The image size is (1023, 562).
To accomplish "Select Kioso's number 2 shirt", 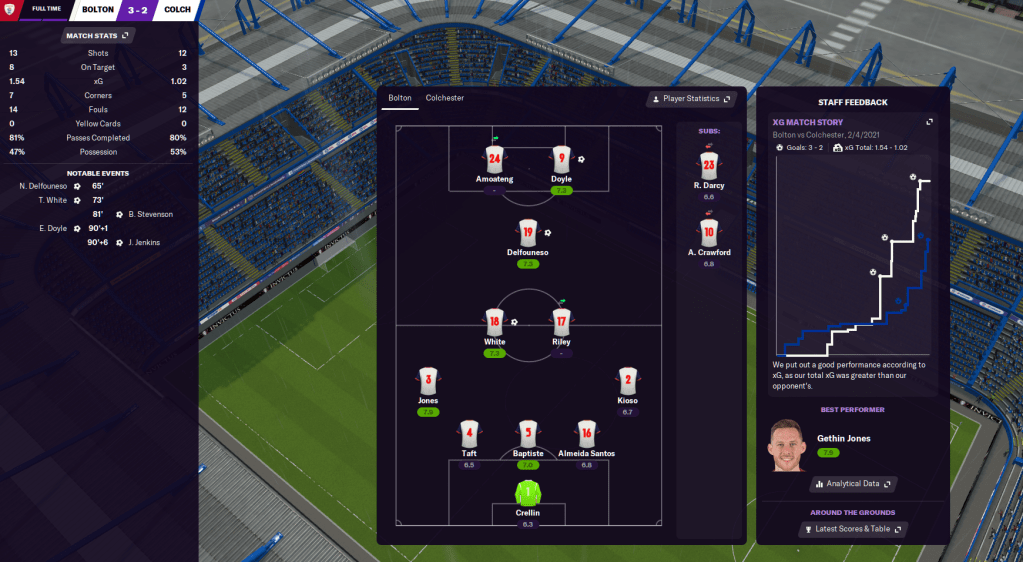I will [627, 381].
